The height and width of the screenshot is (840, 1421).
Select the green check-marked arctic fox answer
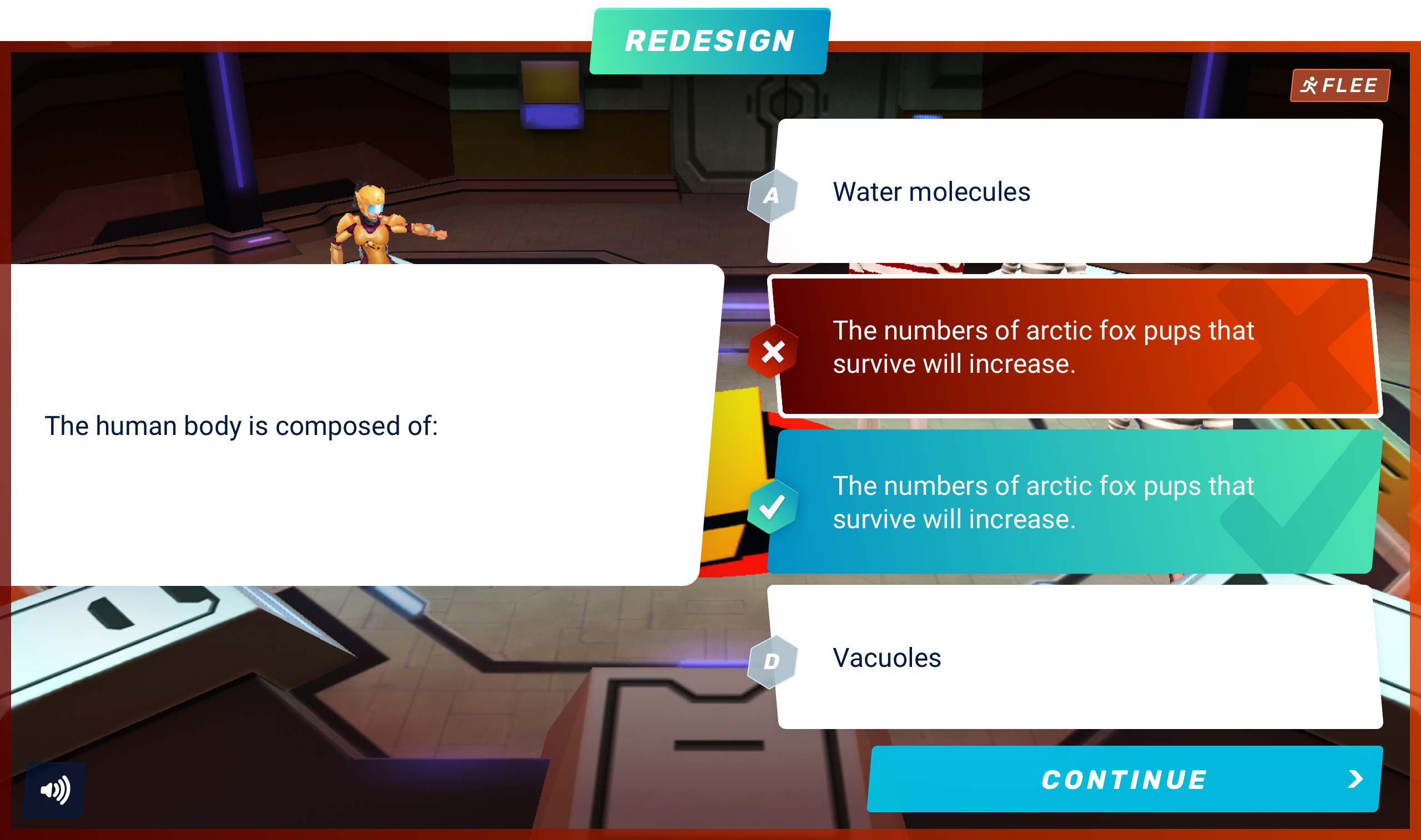pyautogui.click(x=1073, y=502)
